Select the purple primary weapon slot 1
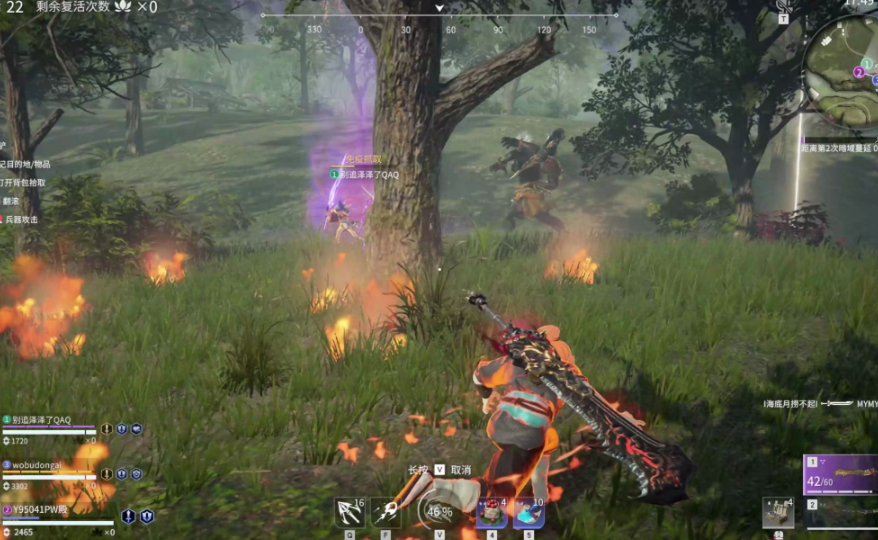 839,475
